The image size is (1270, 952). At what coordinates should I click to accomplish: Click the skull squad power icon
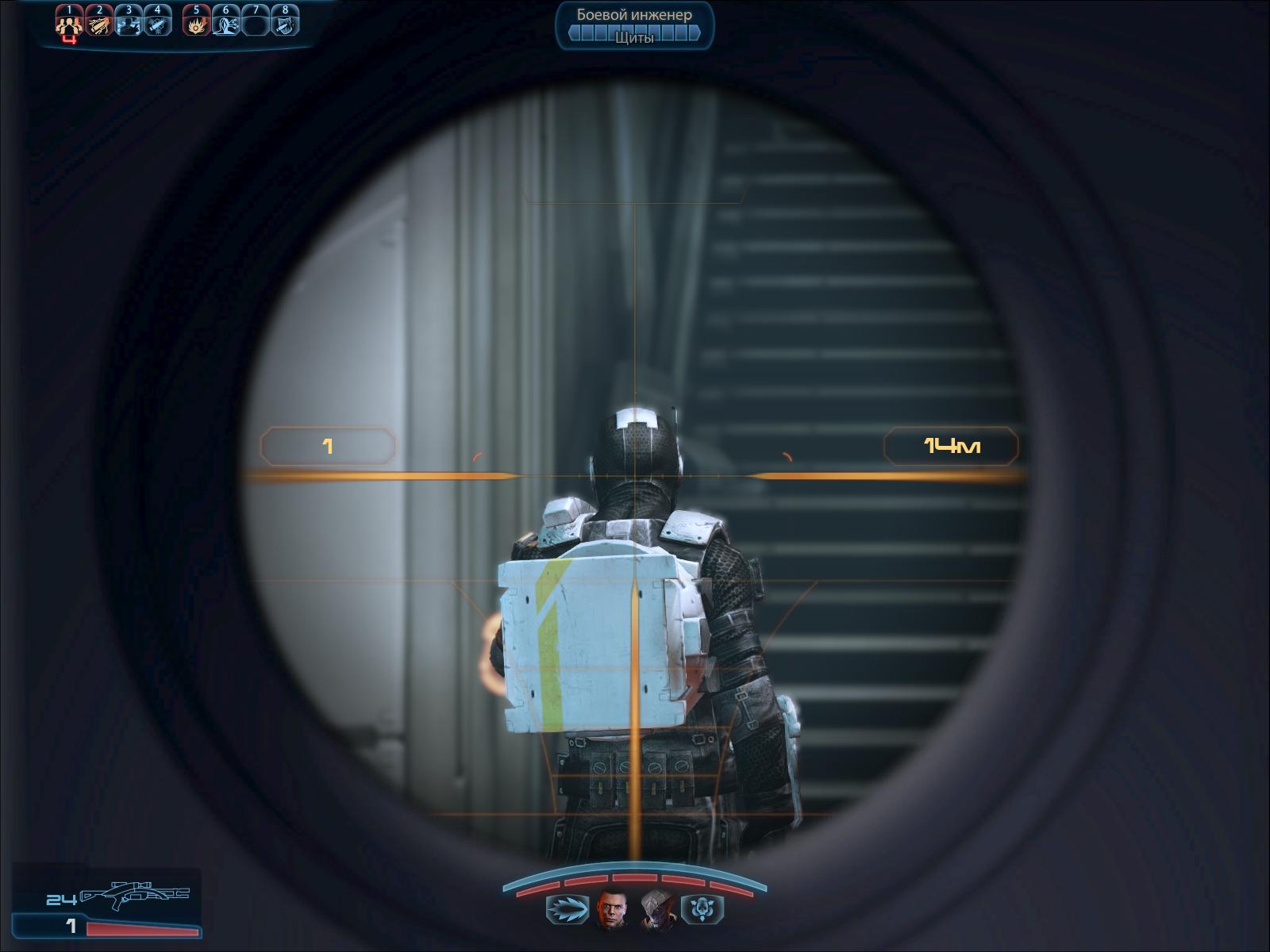coord(704,908)
